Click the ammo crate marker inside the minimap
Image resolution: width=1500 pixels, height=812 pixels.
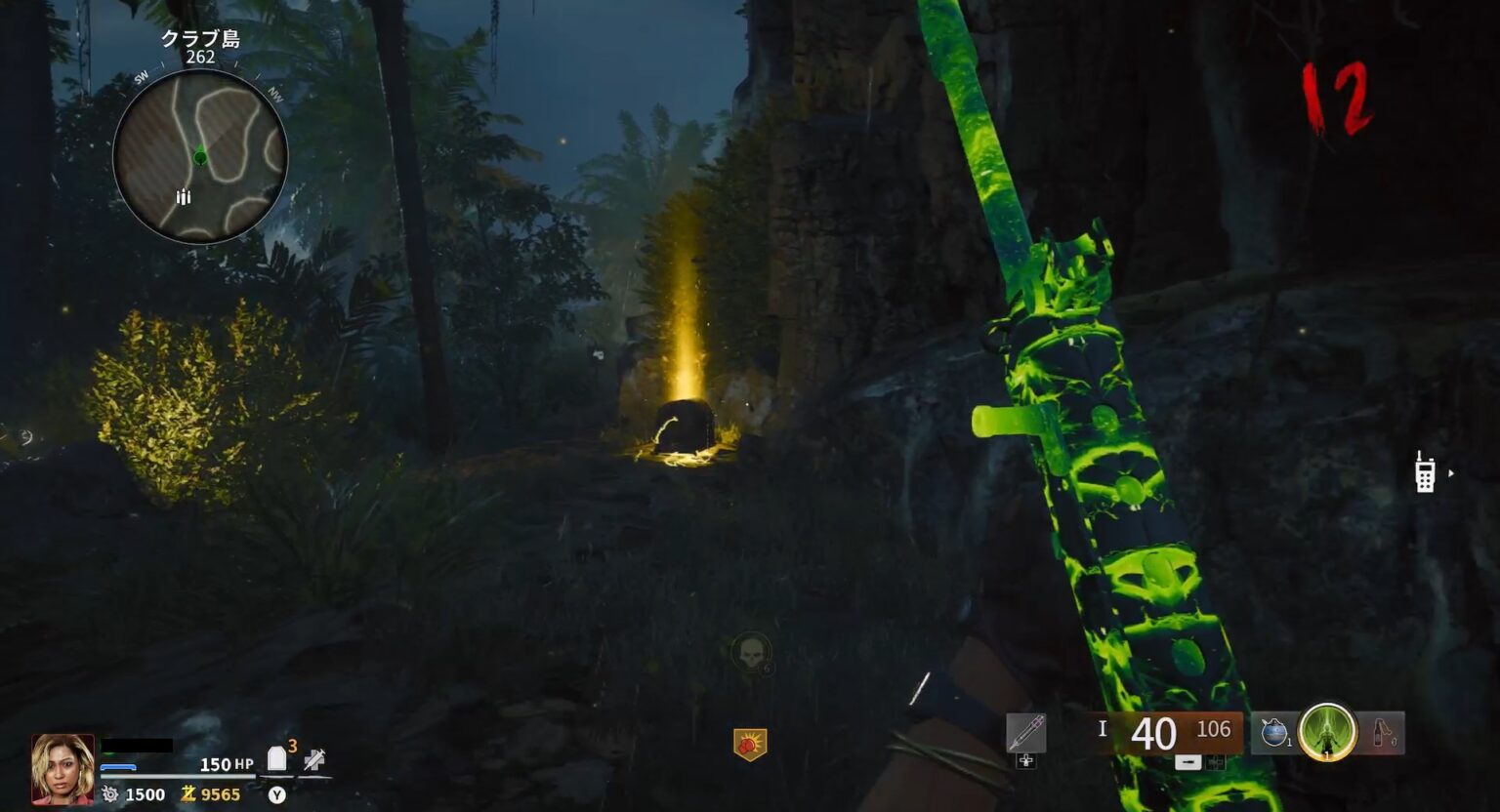point(183,197)
